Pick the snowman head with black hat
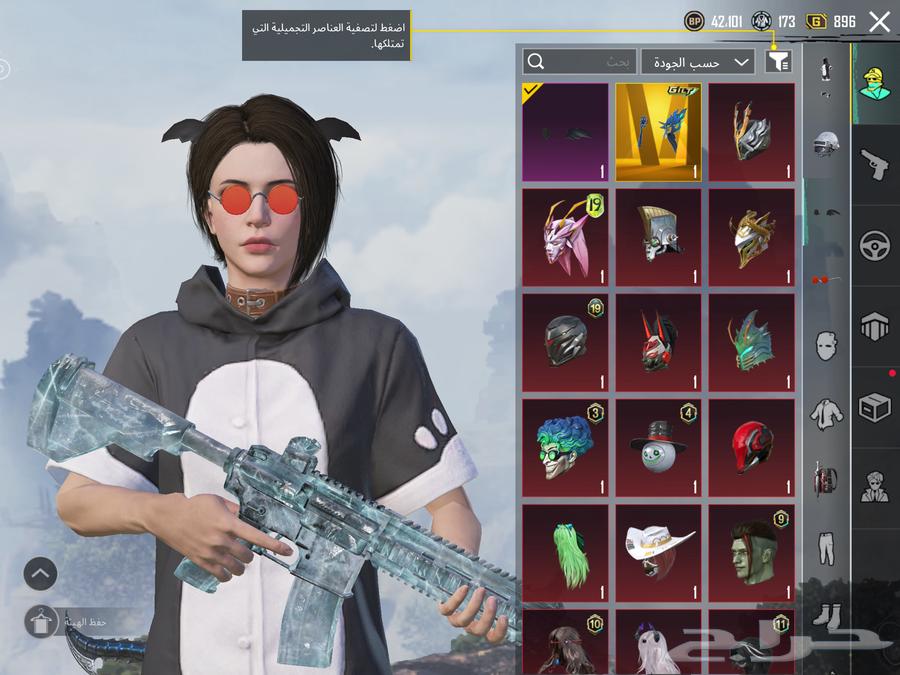Screen dimensions: 900x675 (x=658, y=448)
